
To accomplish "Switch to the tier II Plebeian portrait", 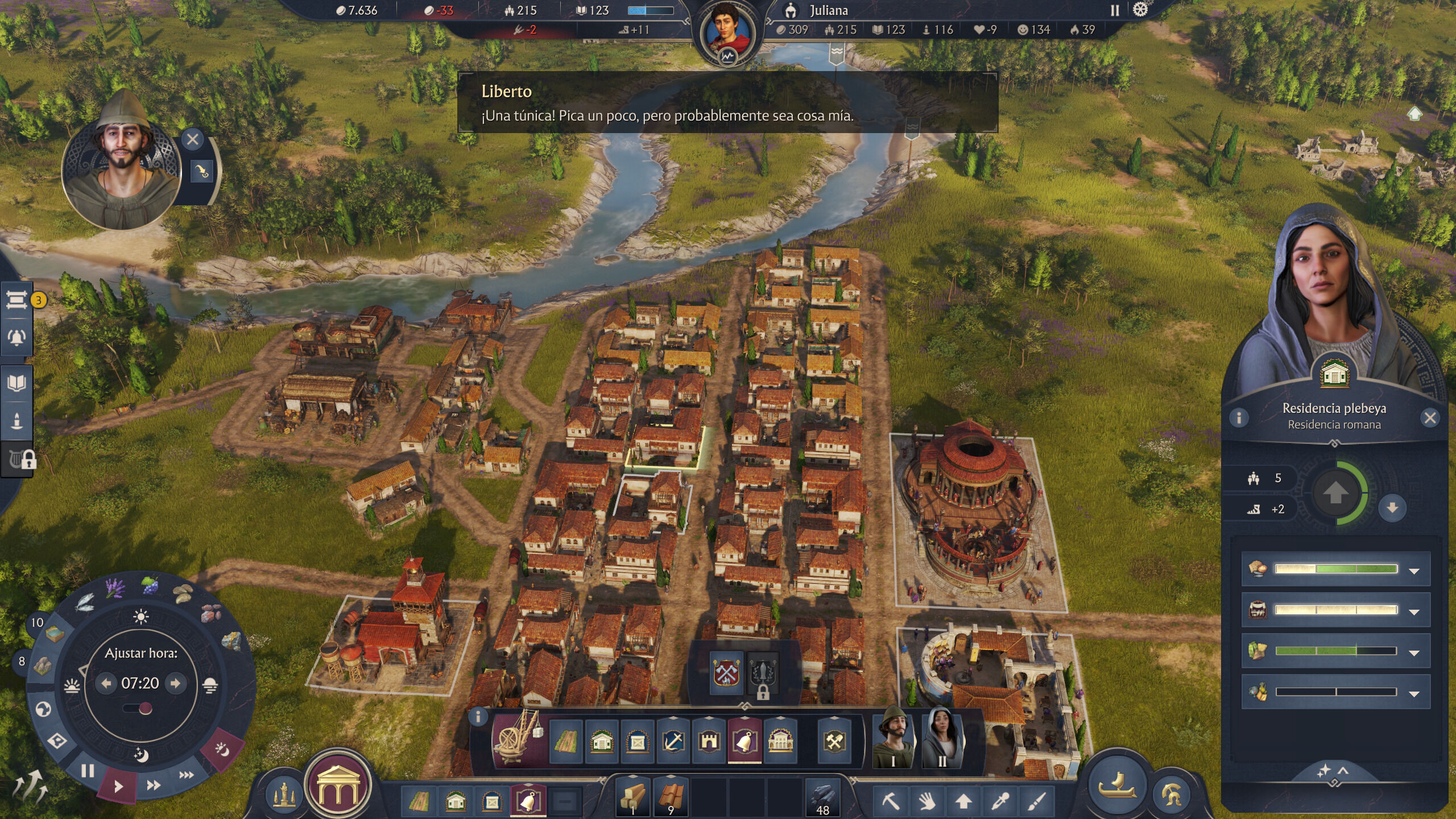I will [942, 738].
